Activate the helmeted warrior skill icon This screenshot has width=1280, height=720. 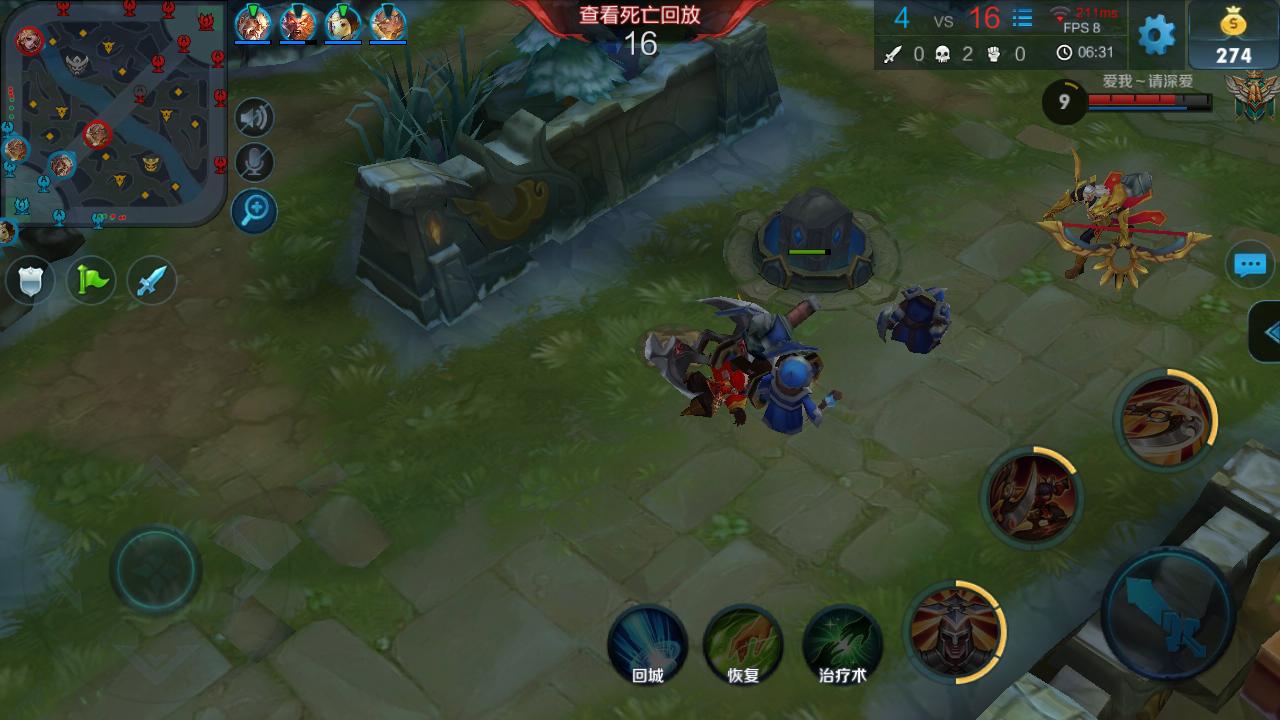click(953, 630)
